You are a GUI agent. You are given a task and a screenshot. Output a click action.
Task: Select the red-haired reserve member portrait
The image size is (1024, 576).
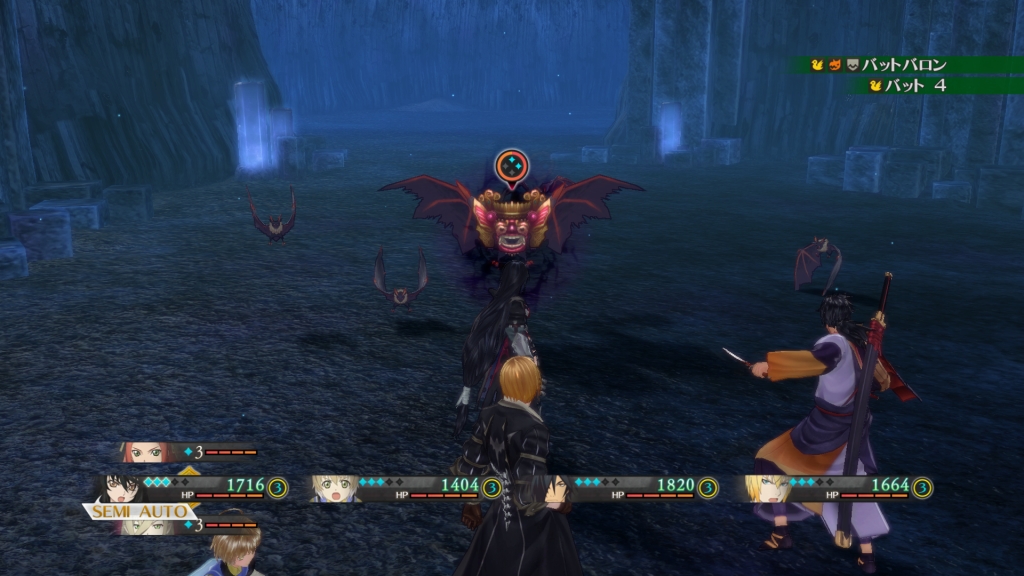click(x=141, y=452)
